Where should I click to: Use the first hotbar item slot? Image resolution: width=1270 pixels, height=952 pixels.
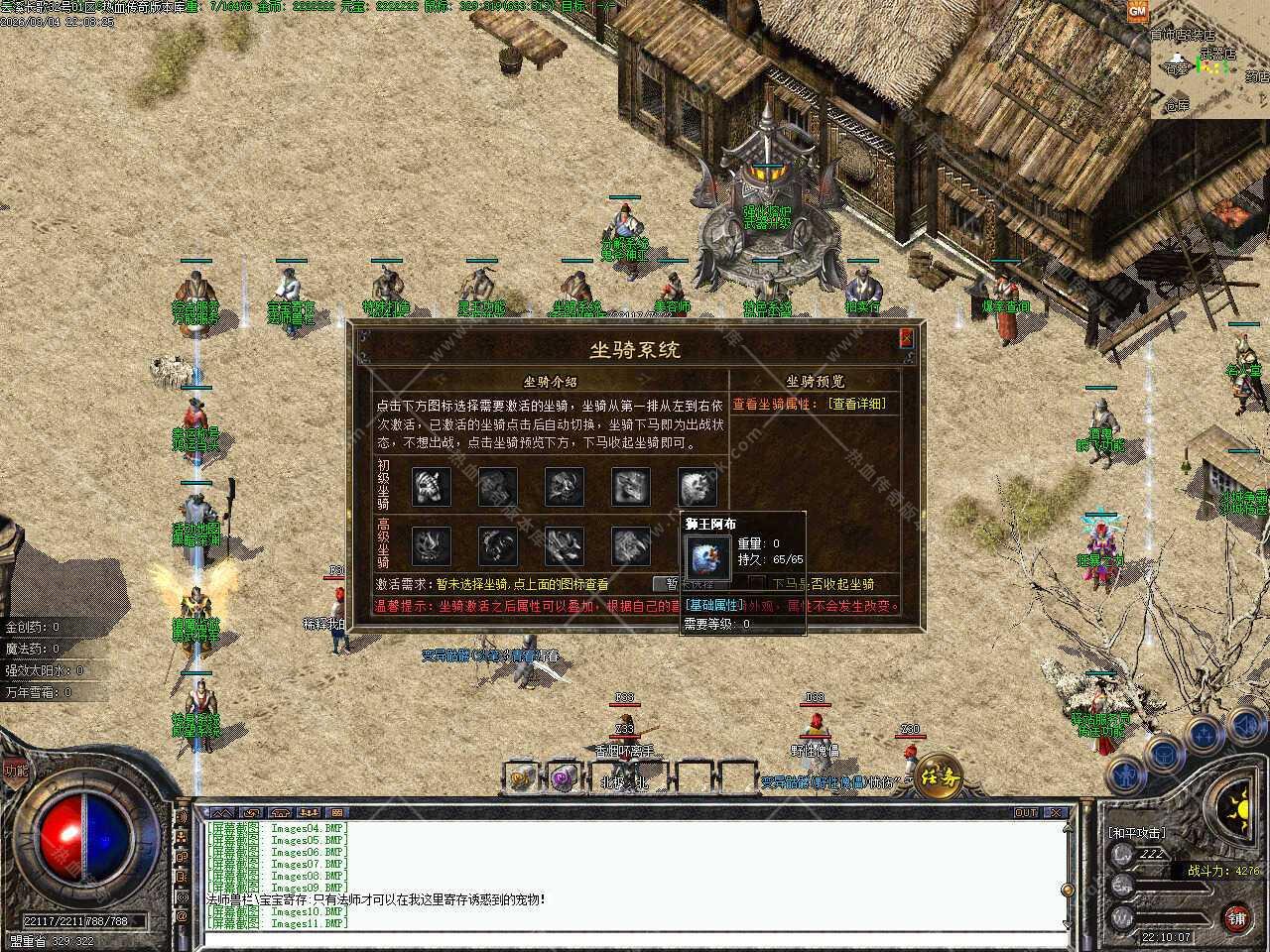pos(522,778)
